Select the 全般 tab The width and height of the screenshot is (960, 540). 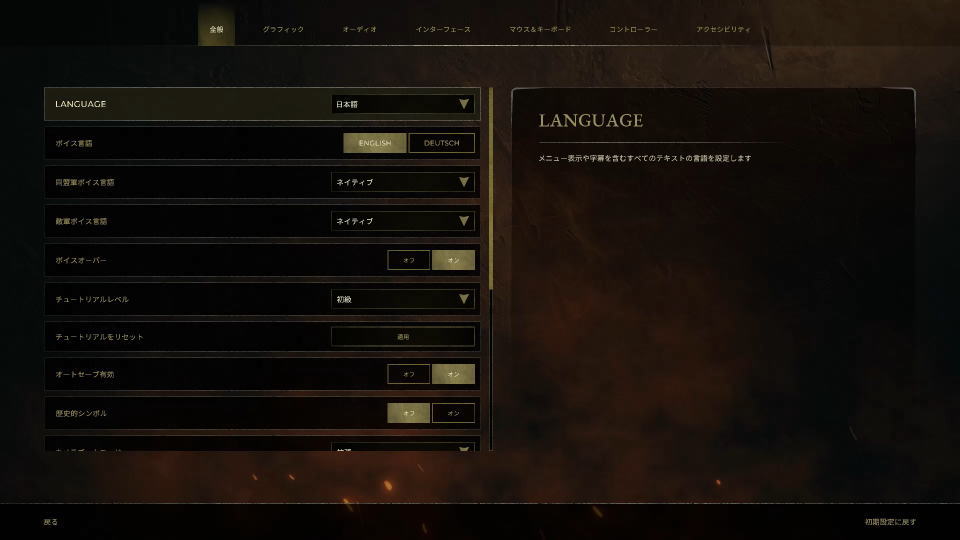216,30
